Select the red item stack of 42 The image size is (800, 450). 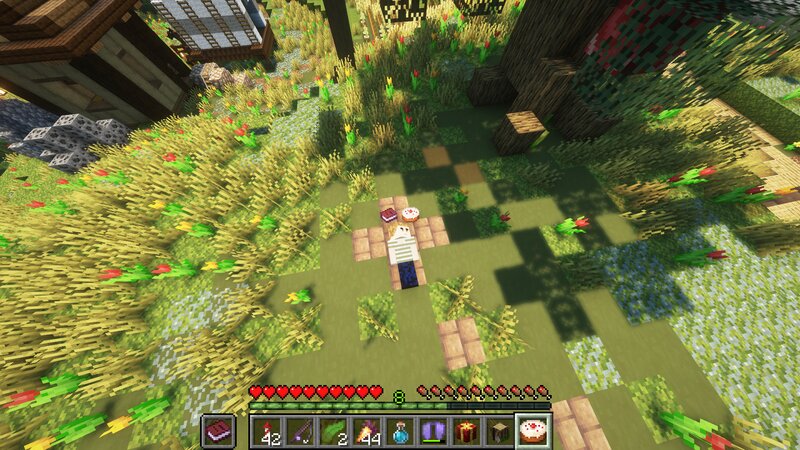[266, 431]
